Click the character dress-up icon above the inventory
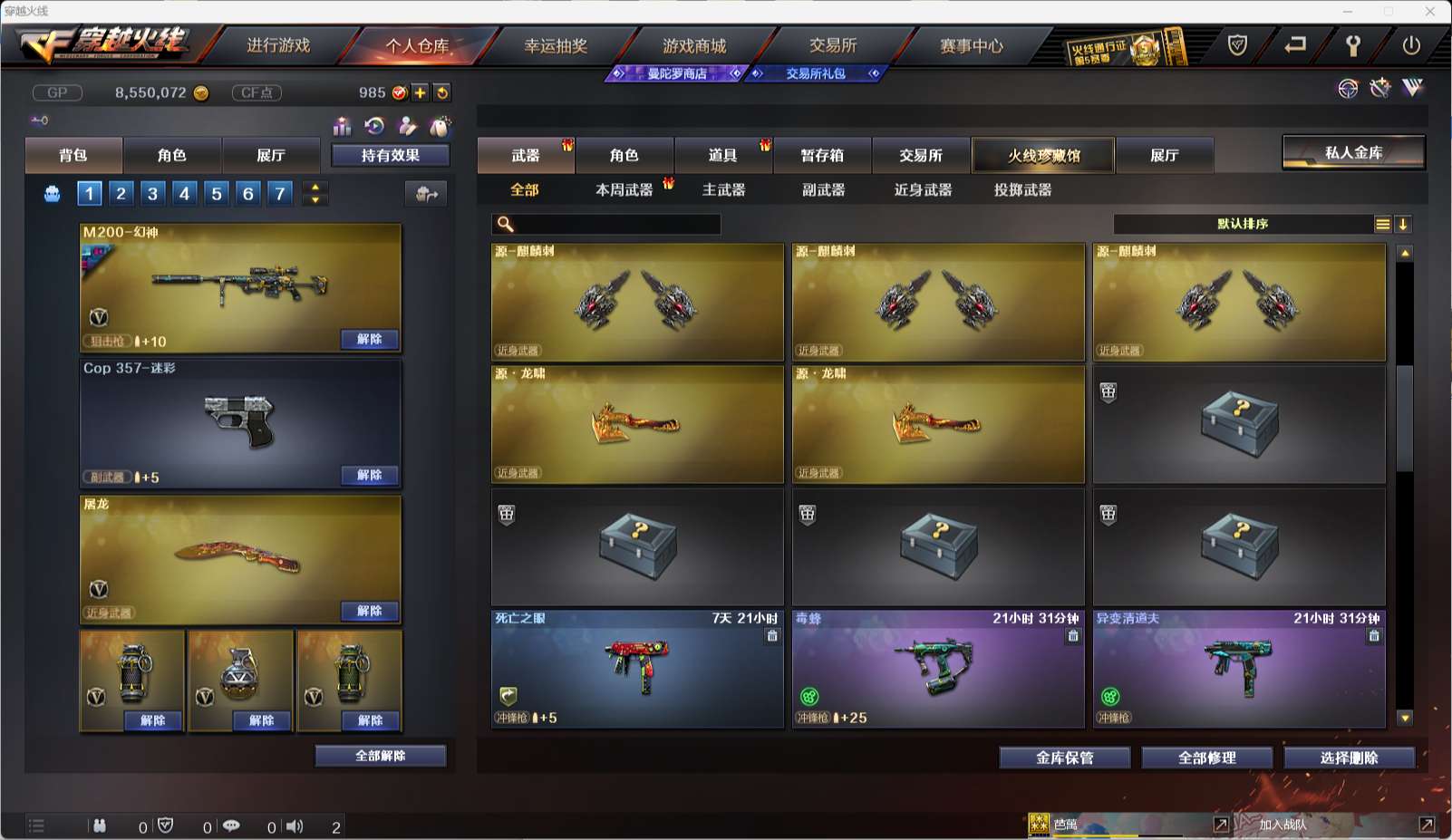Screen dimensions: 1452x840 408,126
